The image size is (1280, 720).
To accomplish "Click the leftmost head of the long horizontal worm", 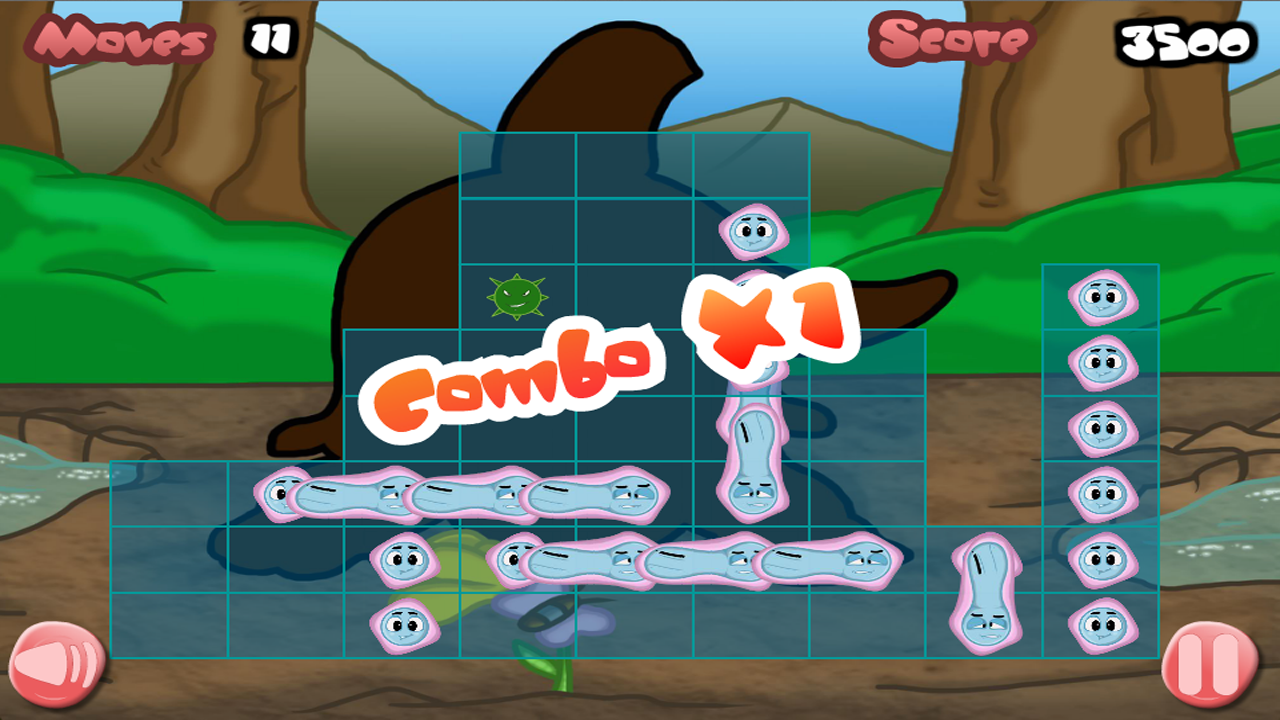I will coord(278,493).
